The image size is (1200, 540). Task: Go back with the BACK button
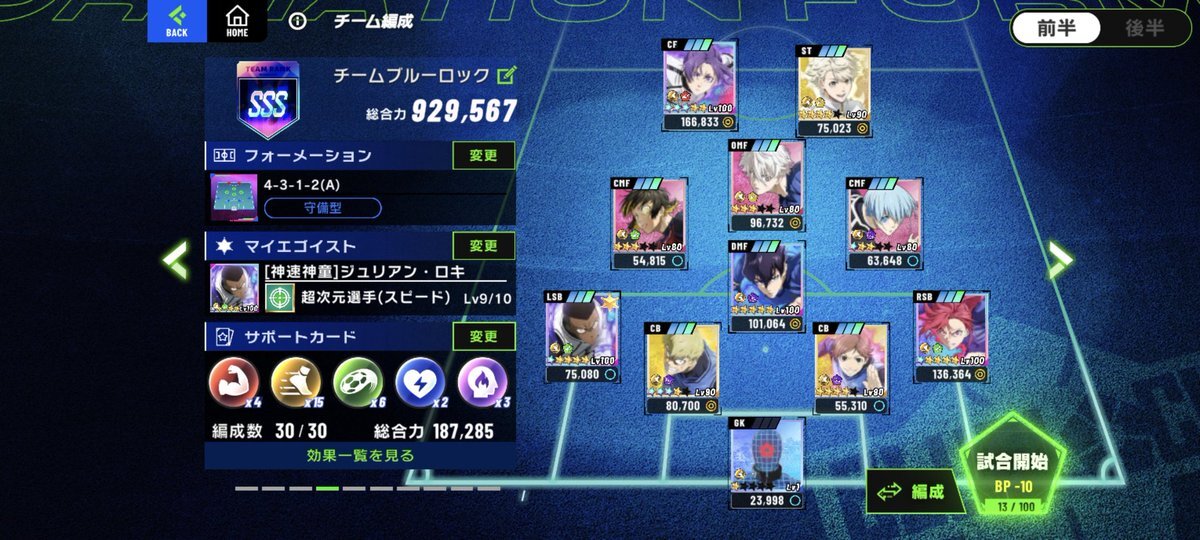click(176, 21)
